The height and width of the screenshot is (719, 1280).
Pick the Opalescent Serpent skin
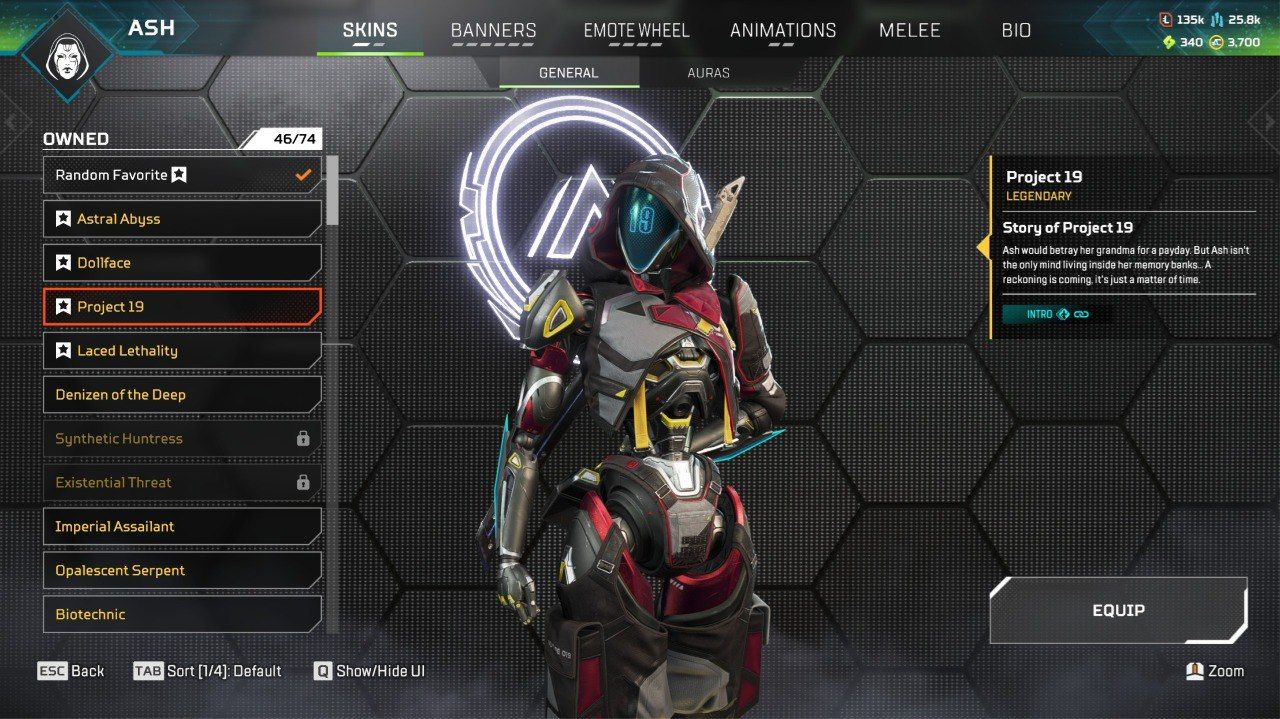[x=182, y=571]
